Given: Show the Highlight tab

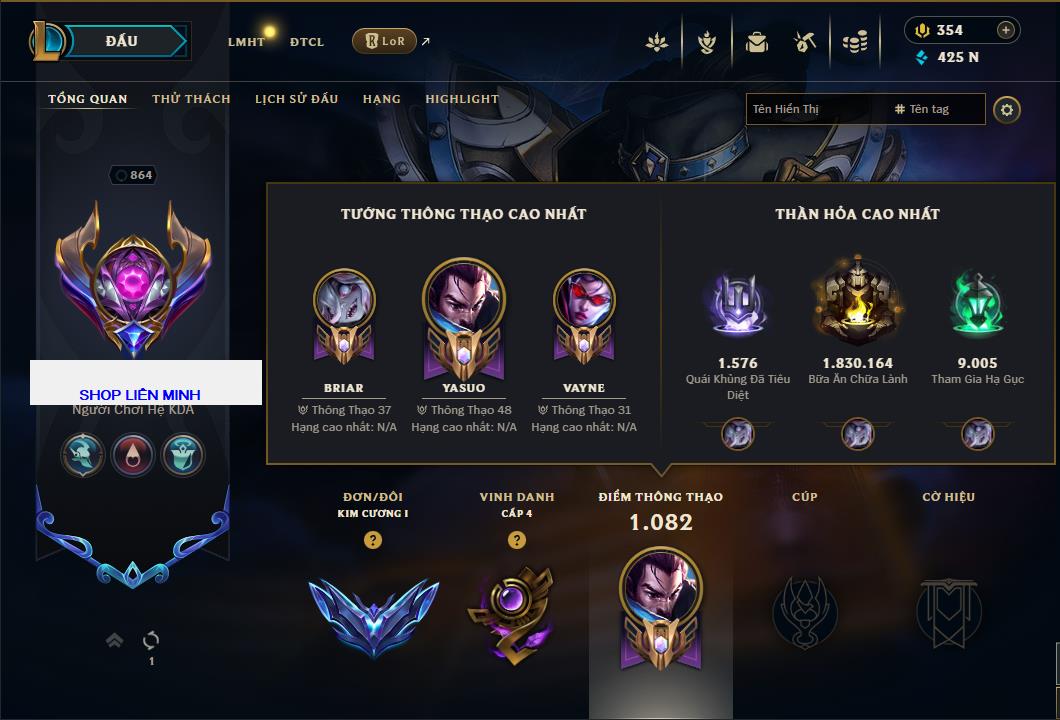Looking at the screenshot, I should [462, 99].
